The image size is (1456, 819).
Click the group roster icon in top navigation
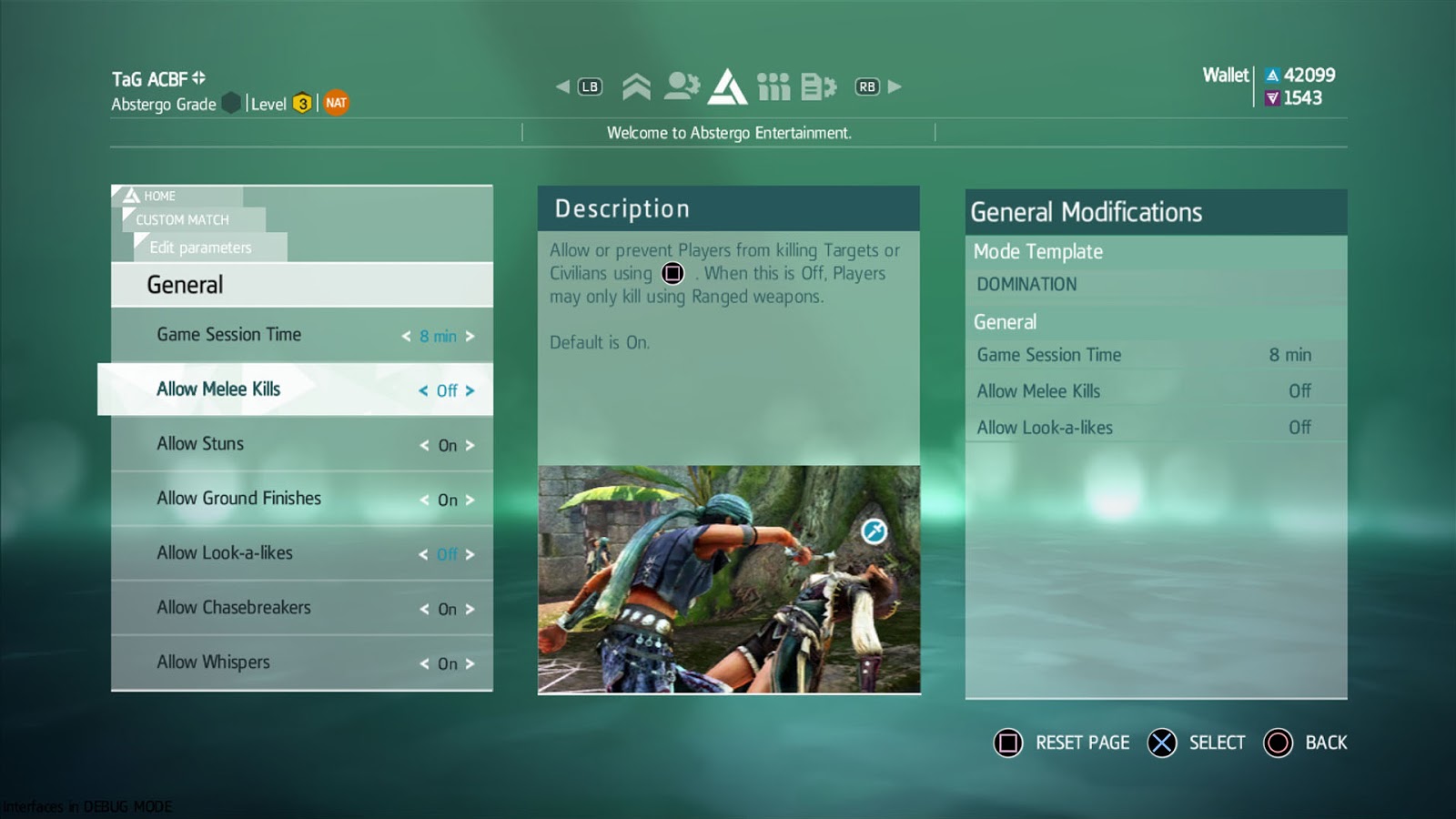tap(774, 85)
